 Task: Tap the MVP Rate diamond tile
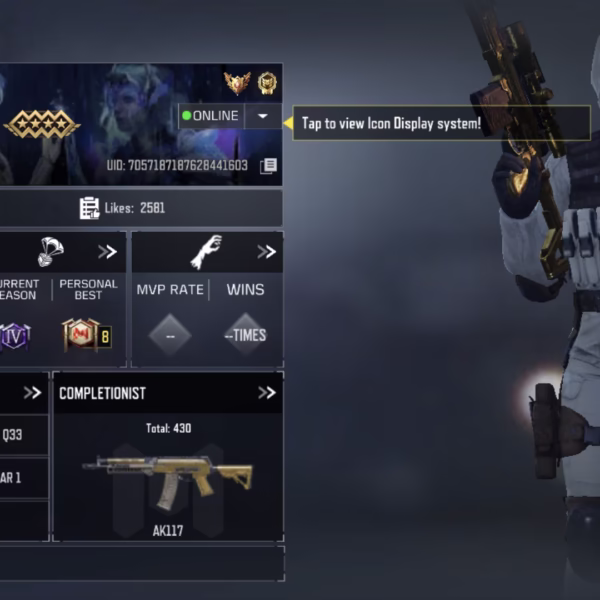(170, 335)
